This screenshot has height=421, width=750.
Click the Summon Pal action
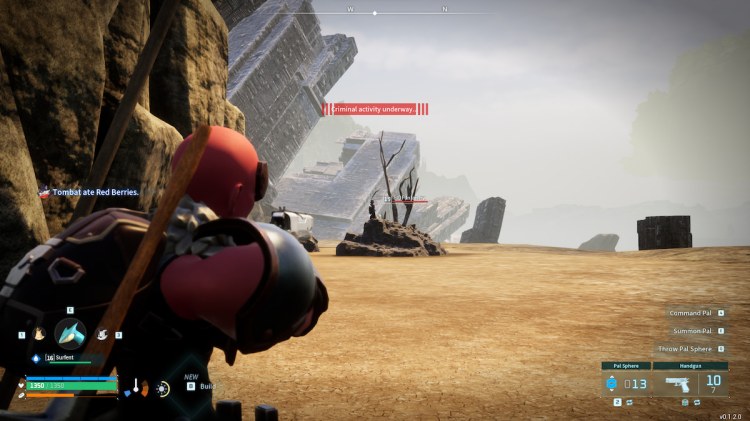[x=691, y=331]
